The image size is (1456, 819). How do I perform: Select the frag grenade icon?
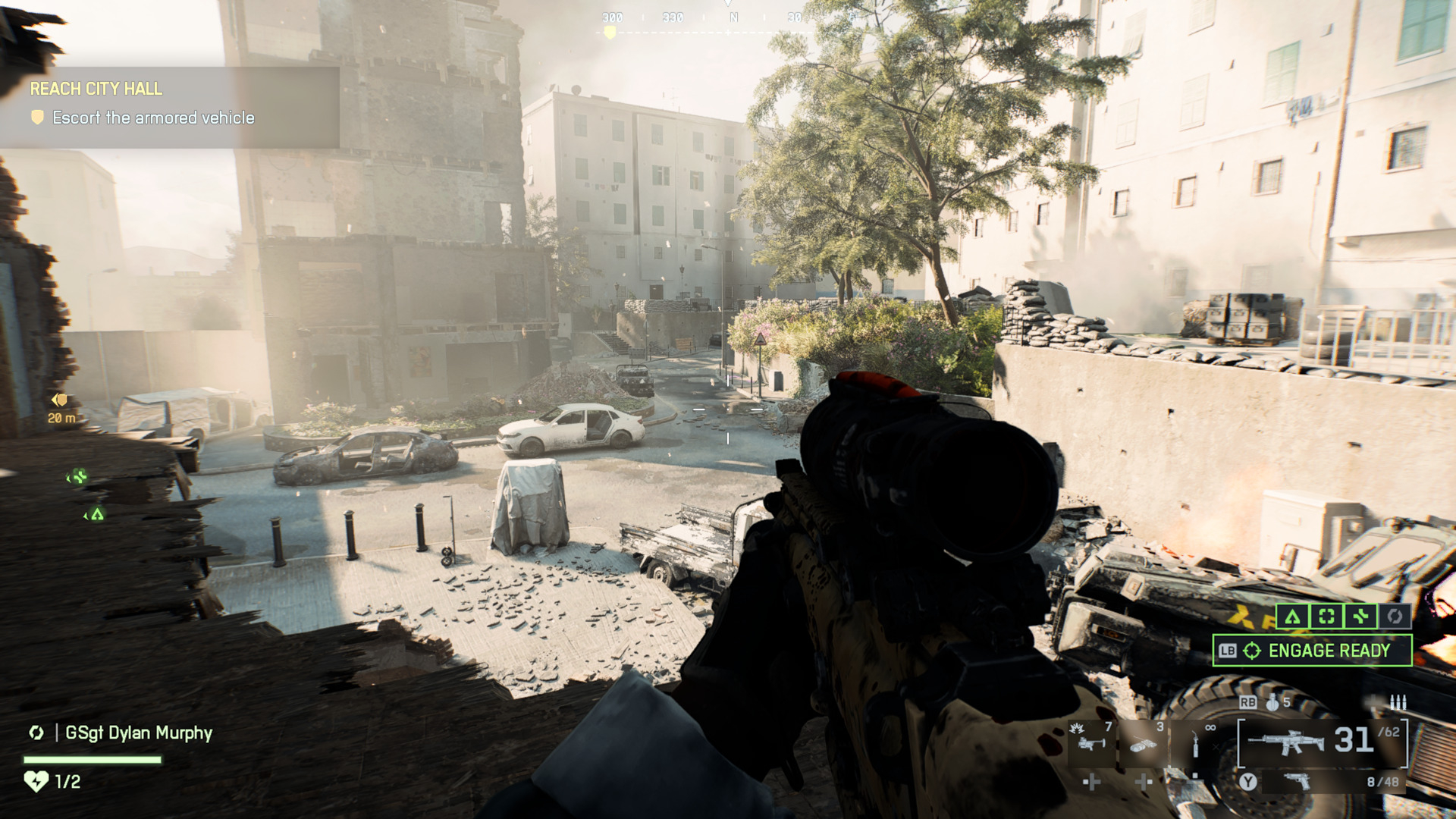click(x=1272, y=703)
